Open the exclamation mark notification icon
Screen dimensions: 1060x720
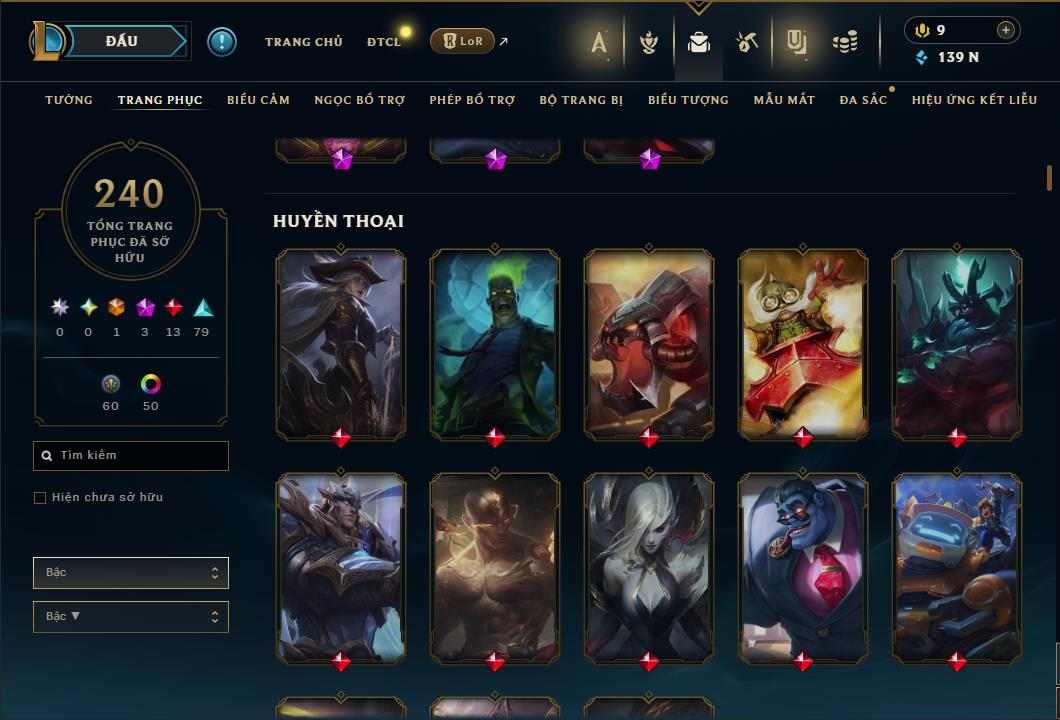(x=222, y=42)
